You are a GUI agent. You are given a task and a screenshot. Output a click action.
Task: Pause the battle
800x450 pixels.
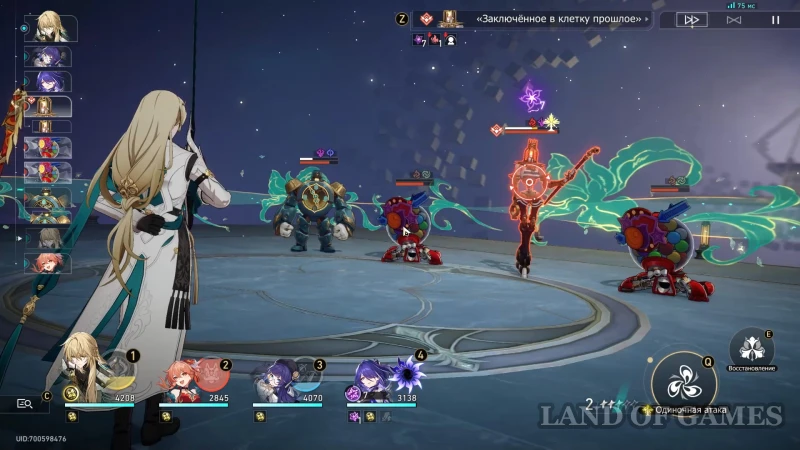(775, 19)
